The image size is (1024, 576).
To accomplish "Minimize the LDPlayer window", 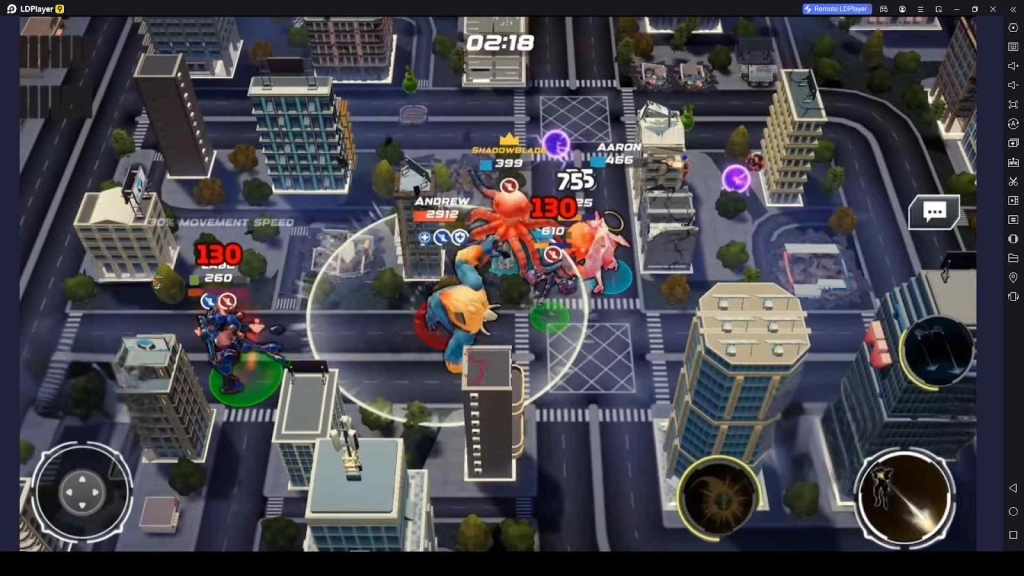I will pos(957,9).
